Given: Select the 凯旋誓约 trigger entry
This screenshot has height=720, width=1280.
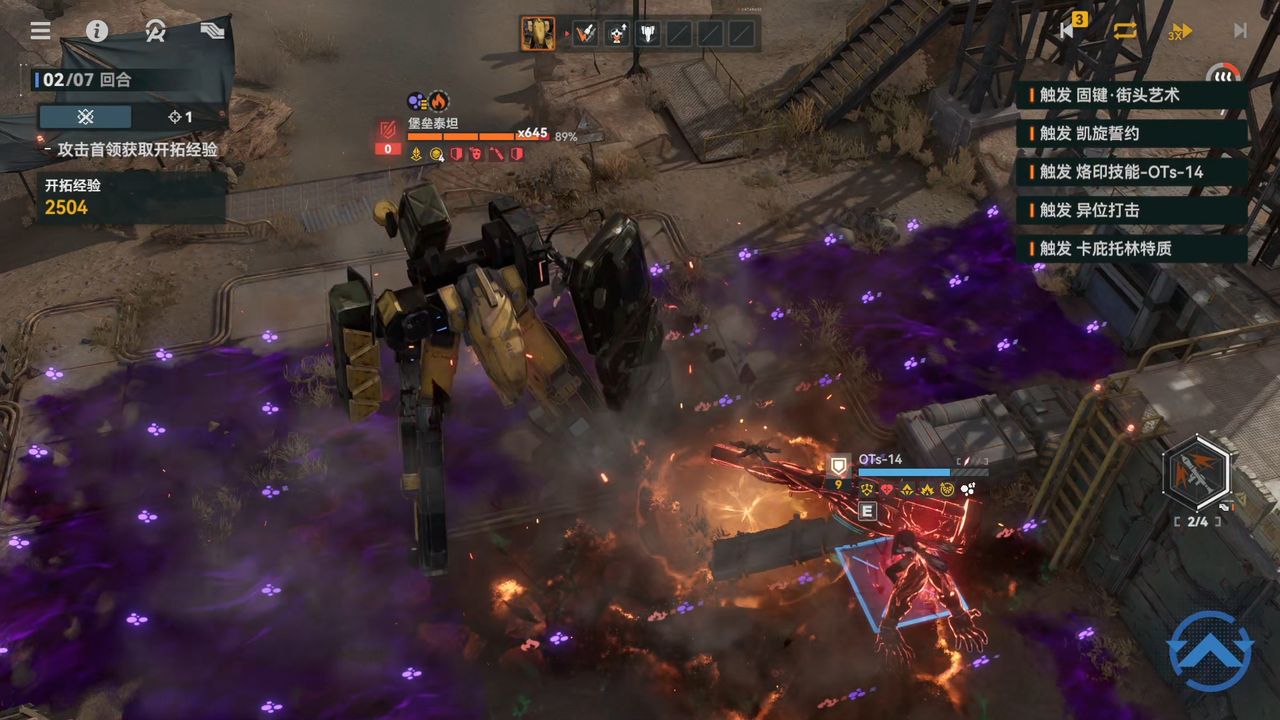Looking at the screenshot, I should tap(1131, 133).
